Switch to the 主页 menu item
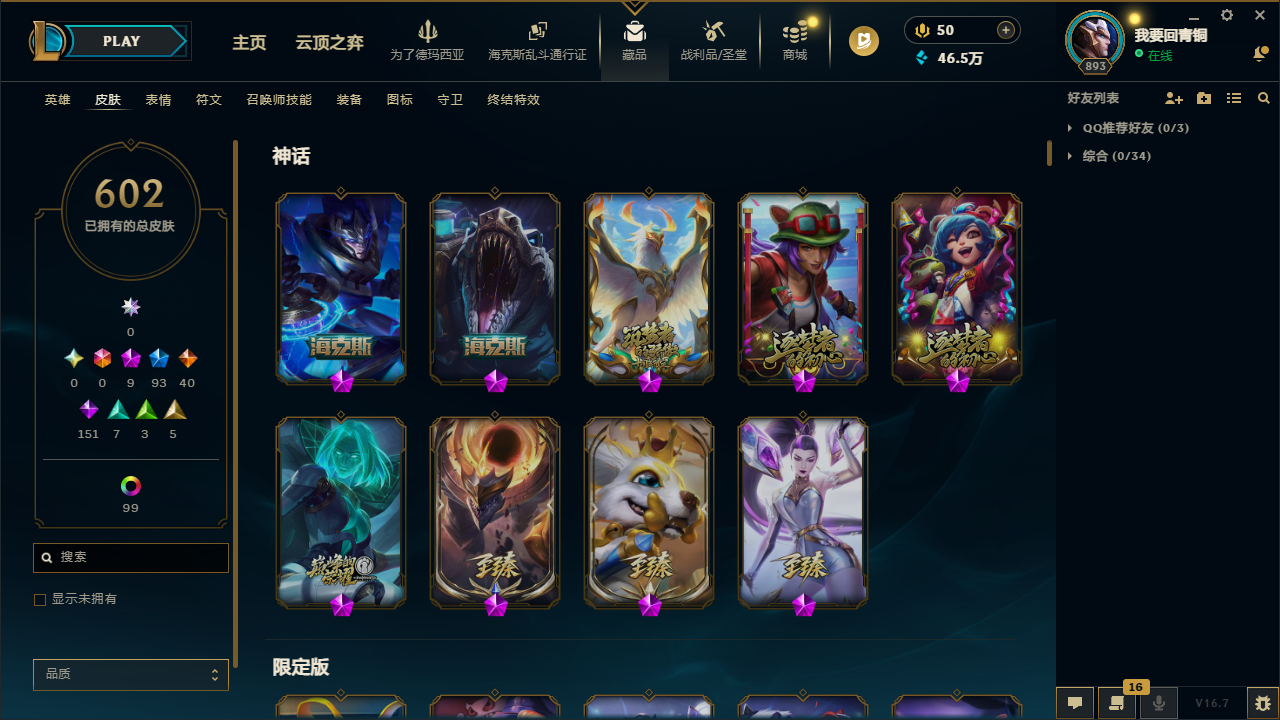The height and width of the screenshot is (720, 1280). tap(249, 43)
